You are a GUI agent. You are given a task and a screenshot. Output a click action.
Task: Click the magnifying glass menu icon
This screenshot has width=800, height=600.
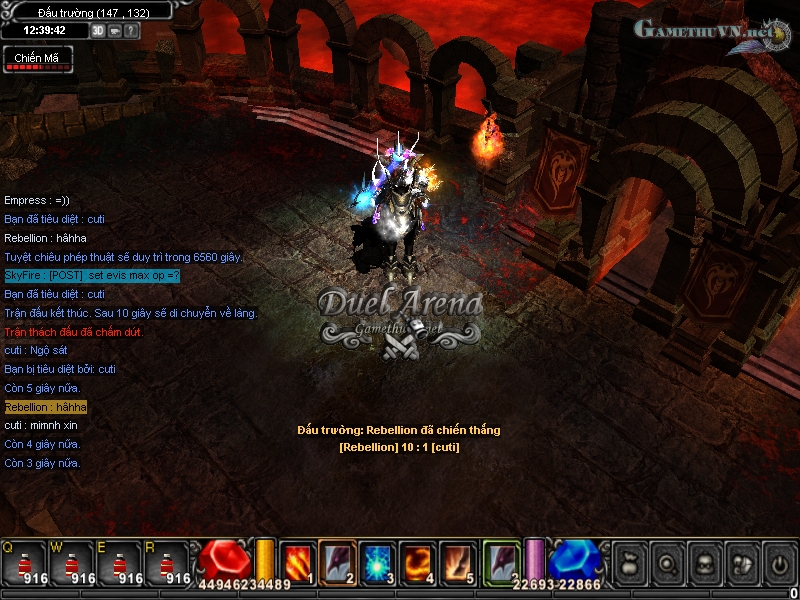pyautogui.click(x=668, y=563)
